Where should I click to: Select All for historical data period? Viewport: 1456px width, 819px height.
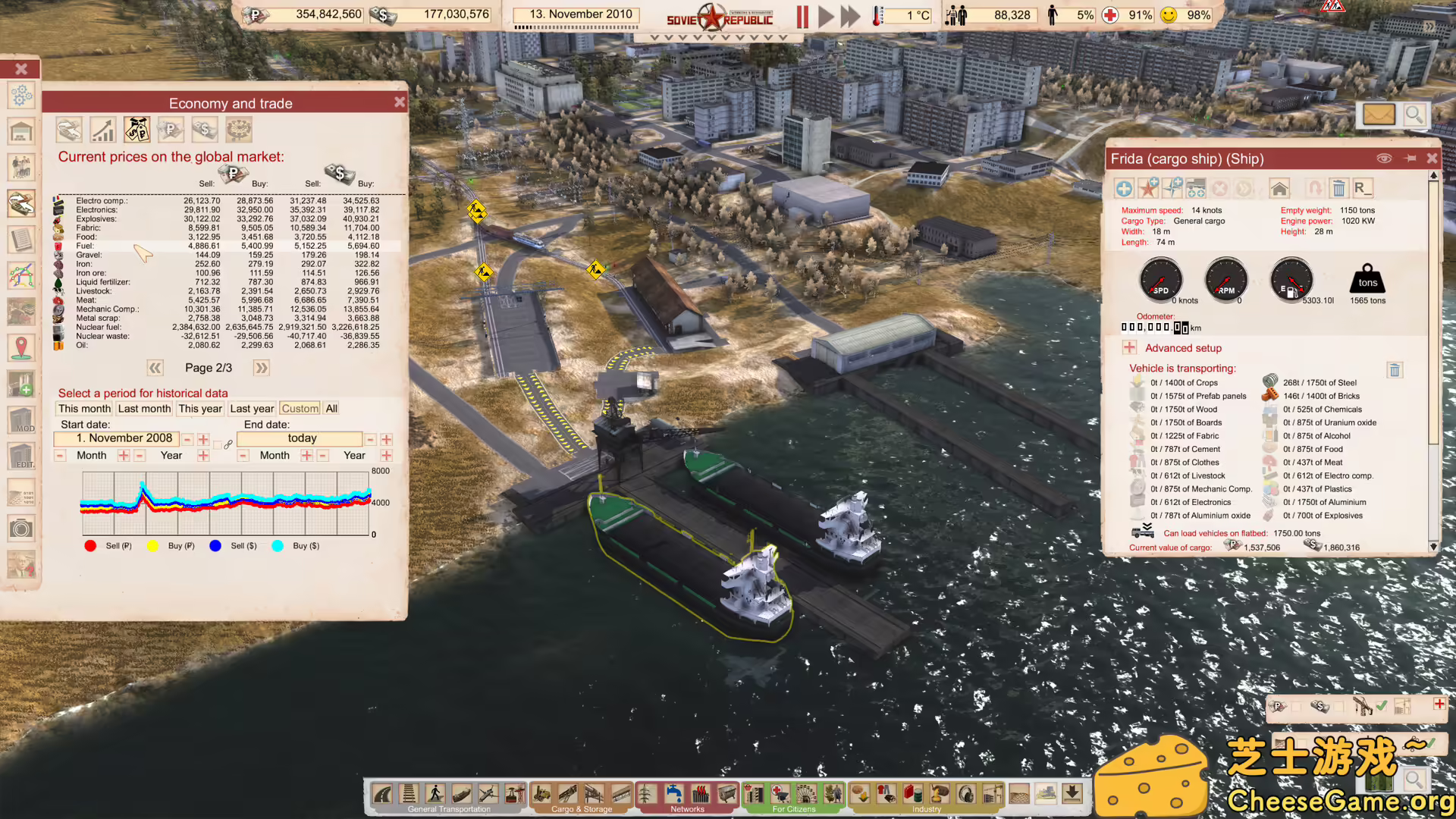(331, 408)
